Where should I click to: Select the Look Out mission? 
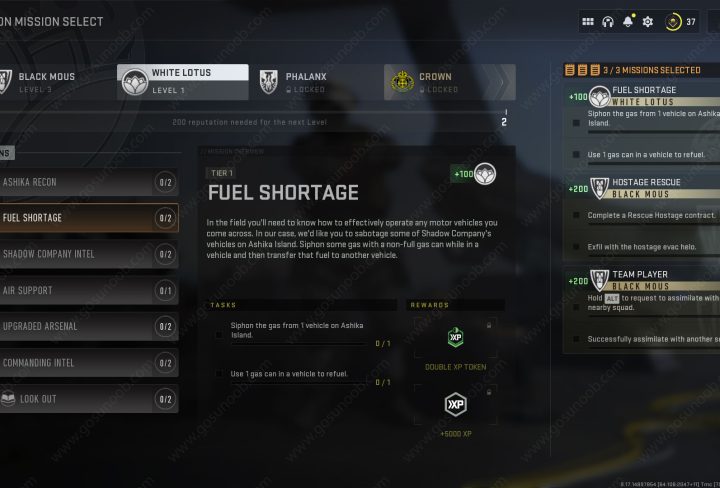click(88, 399)
